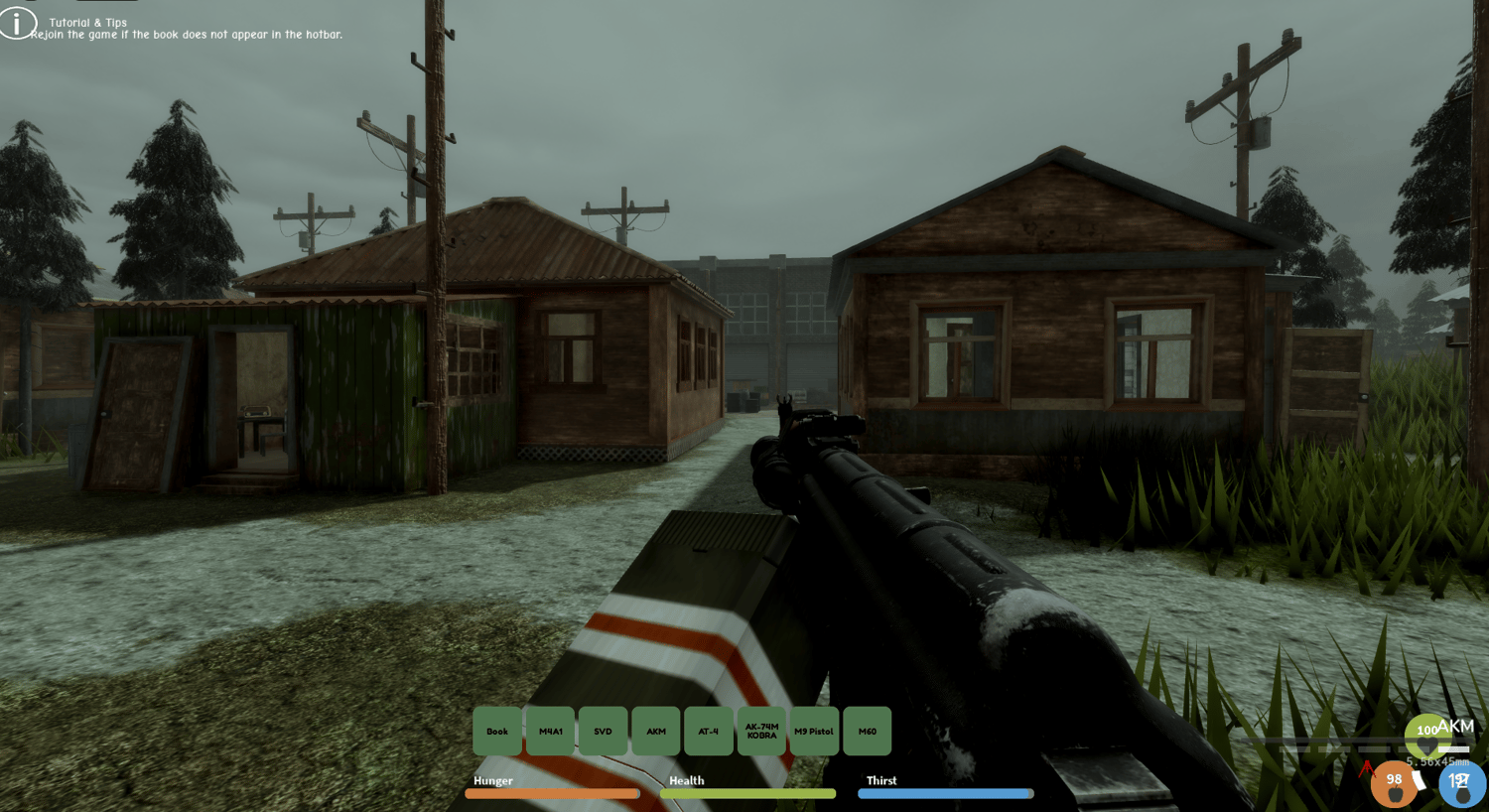Click the green Health progress bar

(746, 793)
